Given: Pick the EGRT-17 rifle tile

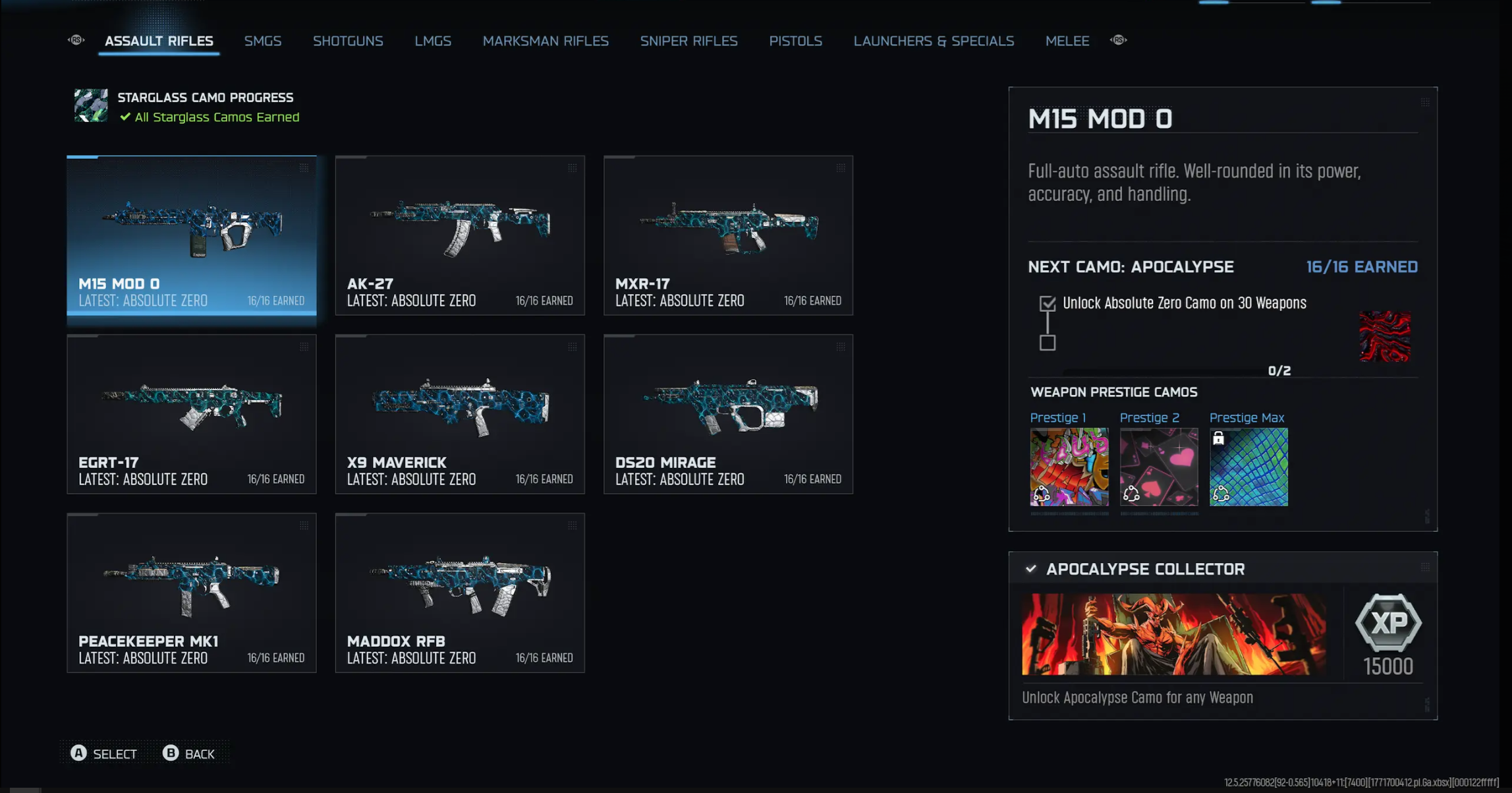Looking at the screenshot, I should pyautogui.click(x=192, y=414).
